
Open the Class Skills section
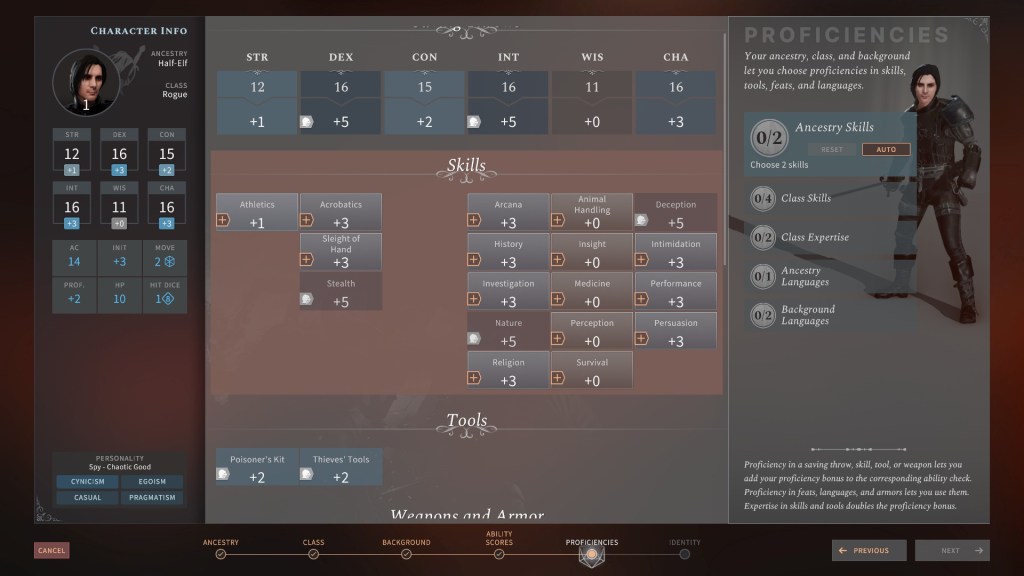pyautogui.click(x=805, y=198)
